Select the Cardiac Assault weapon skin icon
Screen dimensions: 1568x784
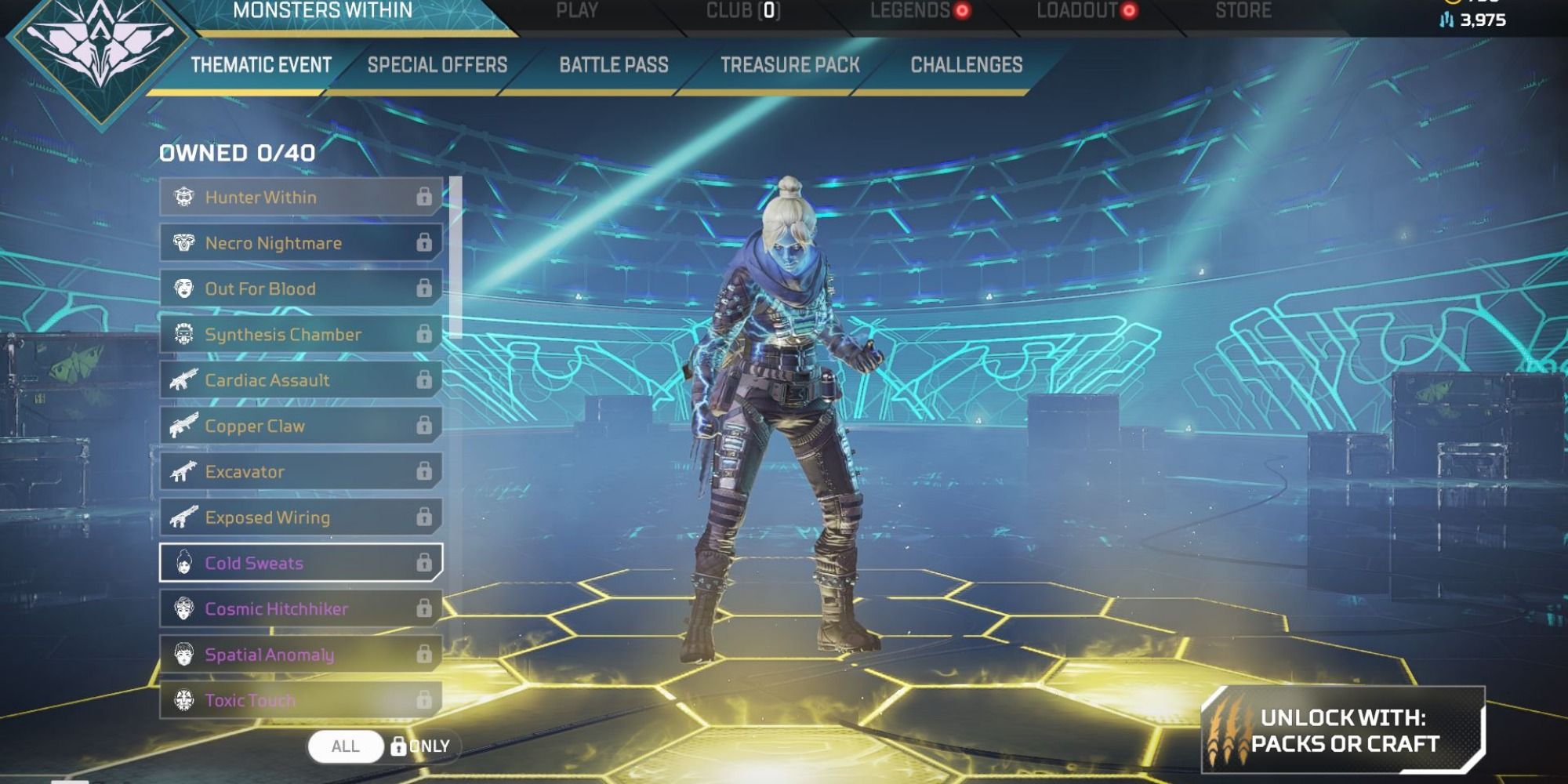pyautogui.click(x=183, y=380)
